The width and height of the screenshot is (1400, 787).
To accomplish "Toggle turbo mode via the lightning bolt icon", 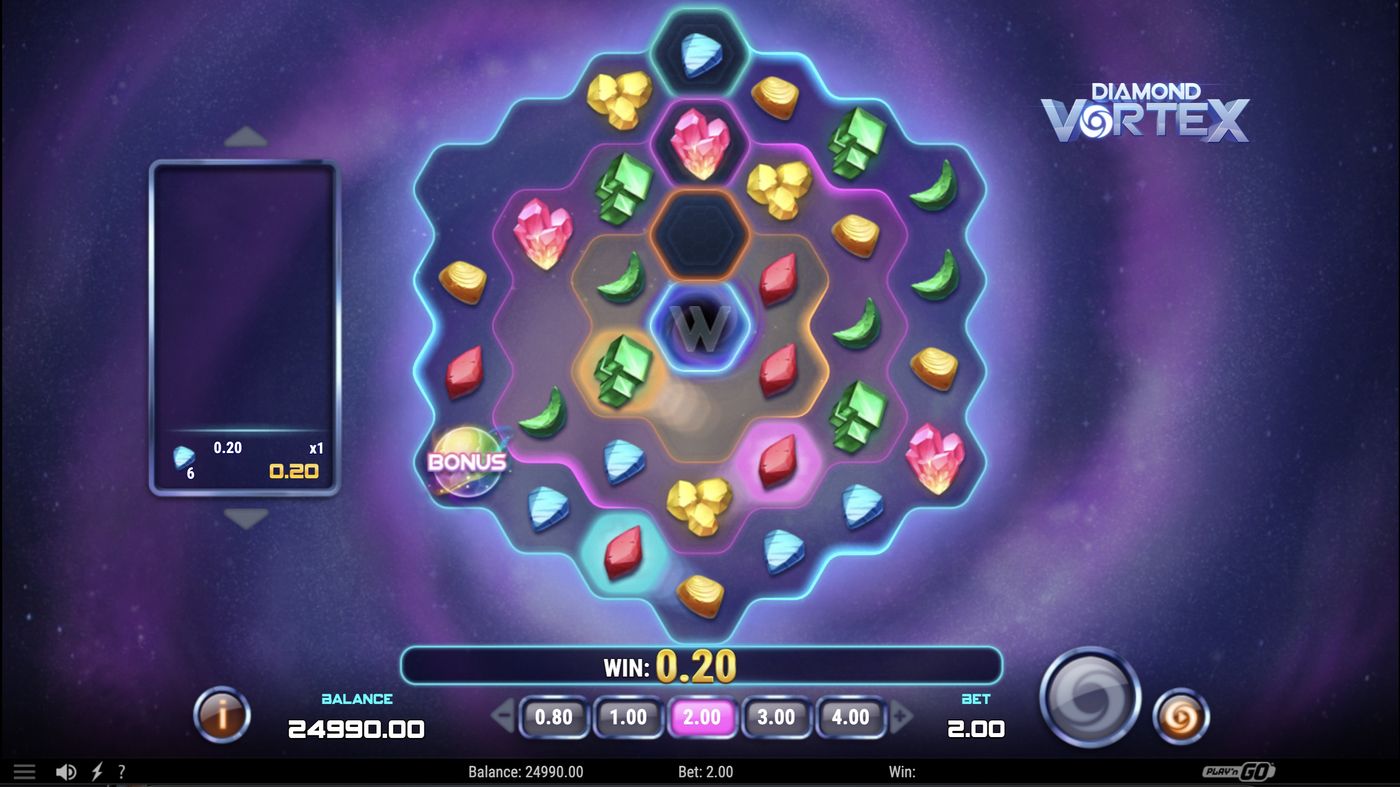I will [x=96, y=771].
